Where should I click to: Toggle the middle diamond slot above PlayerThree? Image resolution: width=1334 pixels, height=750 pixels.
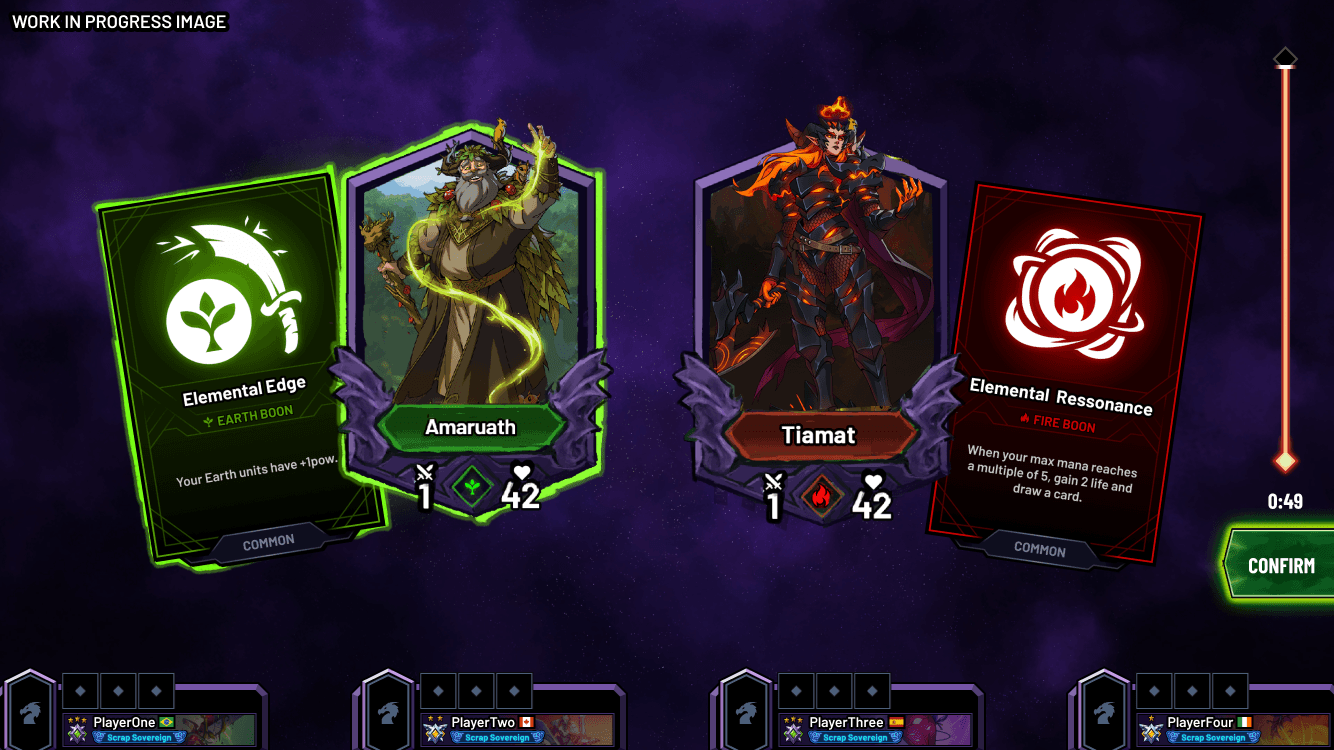(836, 689)
